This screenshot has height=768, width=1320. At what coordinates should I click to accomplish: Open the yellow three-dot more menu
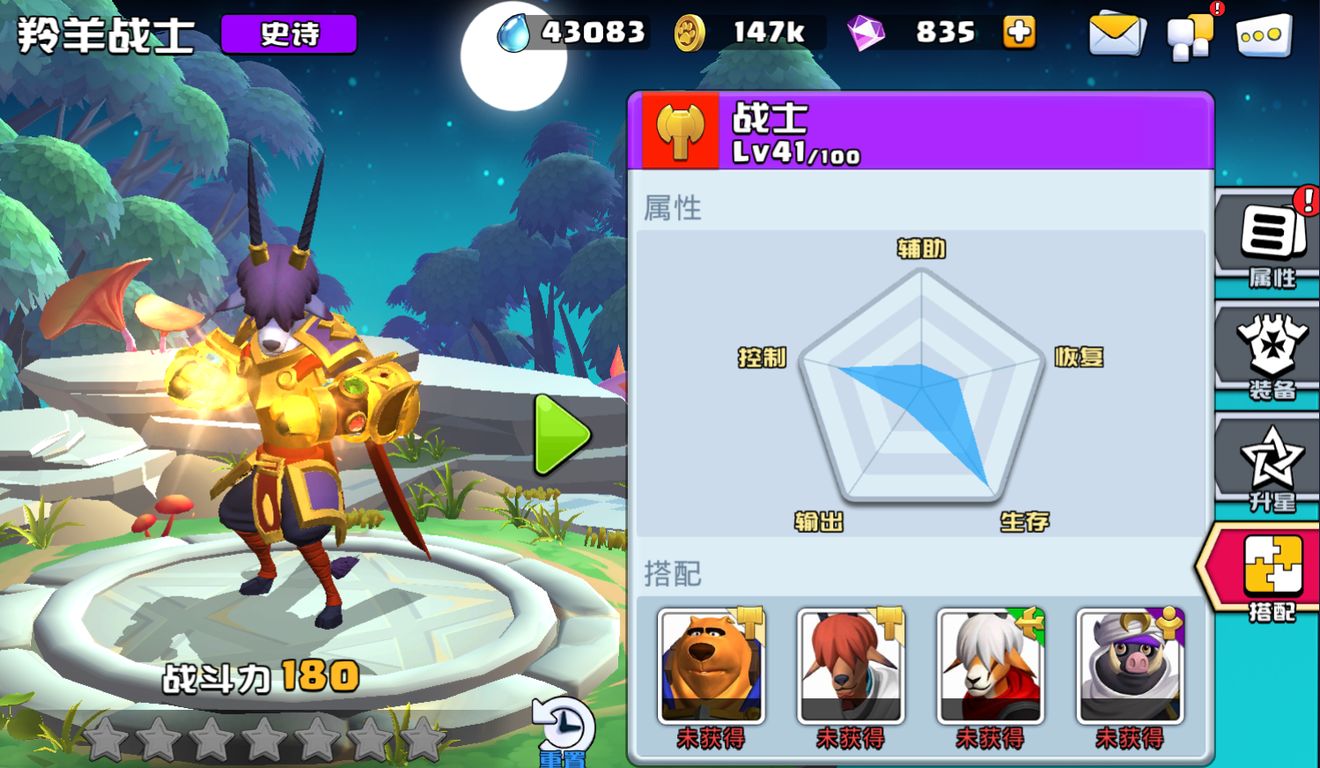click(x=1264, y=36)
